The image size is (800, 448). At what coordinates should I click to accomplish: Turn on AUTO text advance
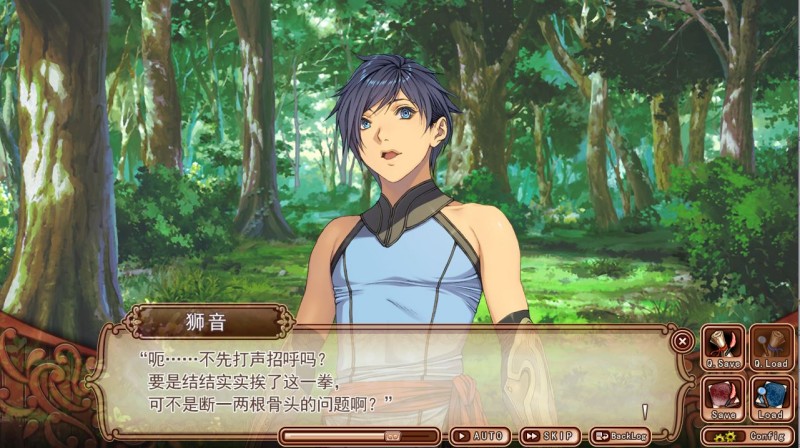coord(480,437)
